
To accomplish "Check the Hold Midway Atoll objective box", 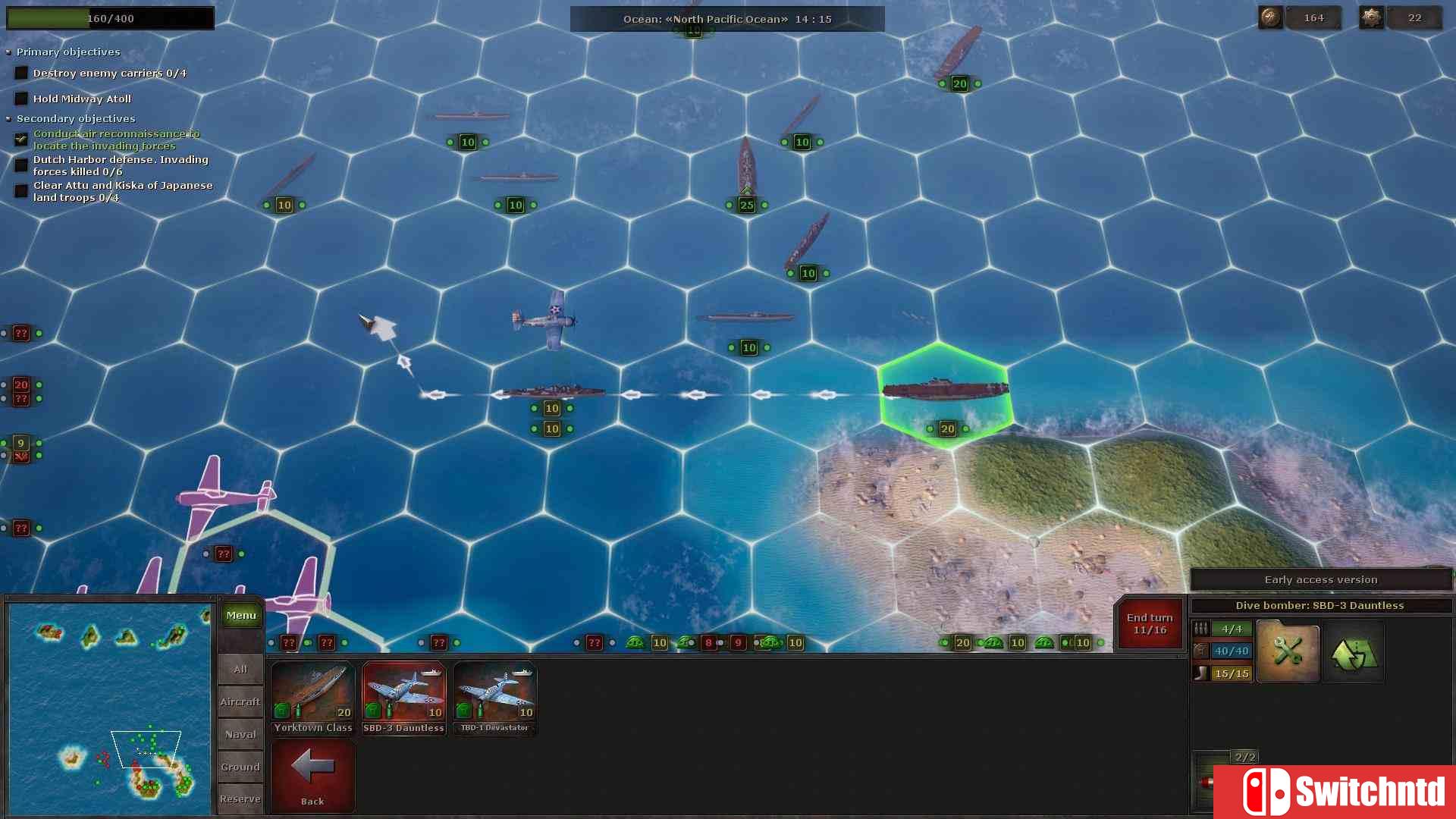I will tap(20, 98).
